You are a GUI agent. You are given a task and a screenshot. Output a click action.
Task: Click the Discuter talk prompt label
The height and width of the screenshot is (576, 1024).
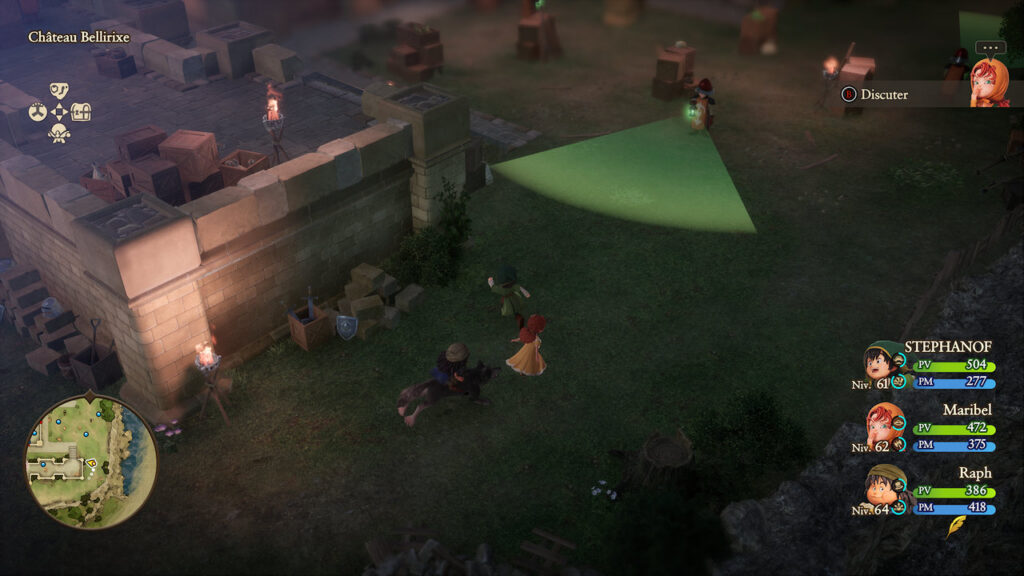click(x=884, y=94)
